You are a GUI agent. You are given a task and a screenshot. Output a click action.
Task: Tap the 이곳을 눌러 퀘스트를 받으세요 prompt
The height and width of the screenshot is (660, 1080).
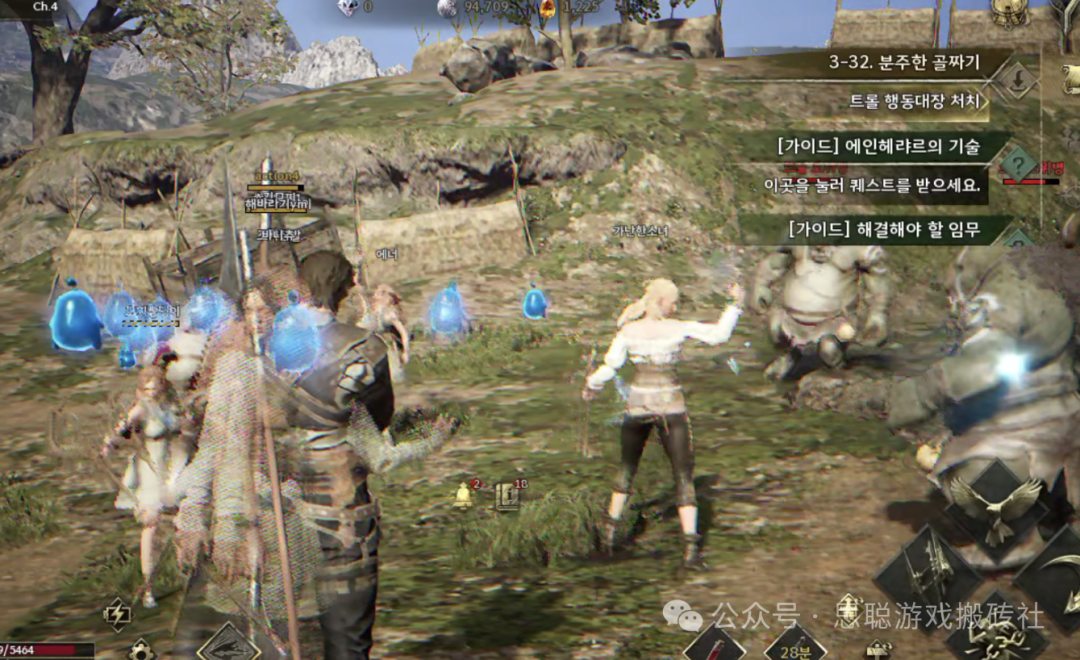(x=870, y=185)
